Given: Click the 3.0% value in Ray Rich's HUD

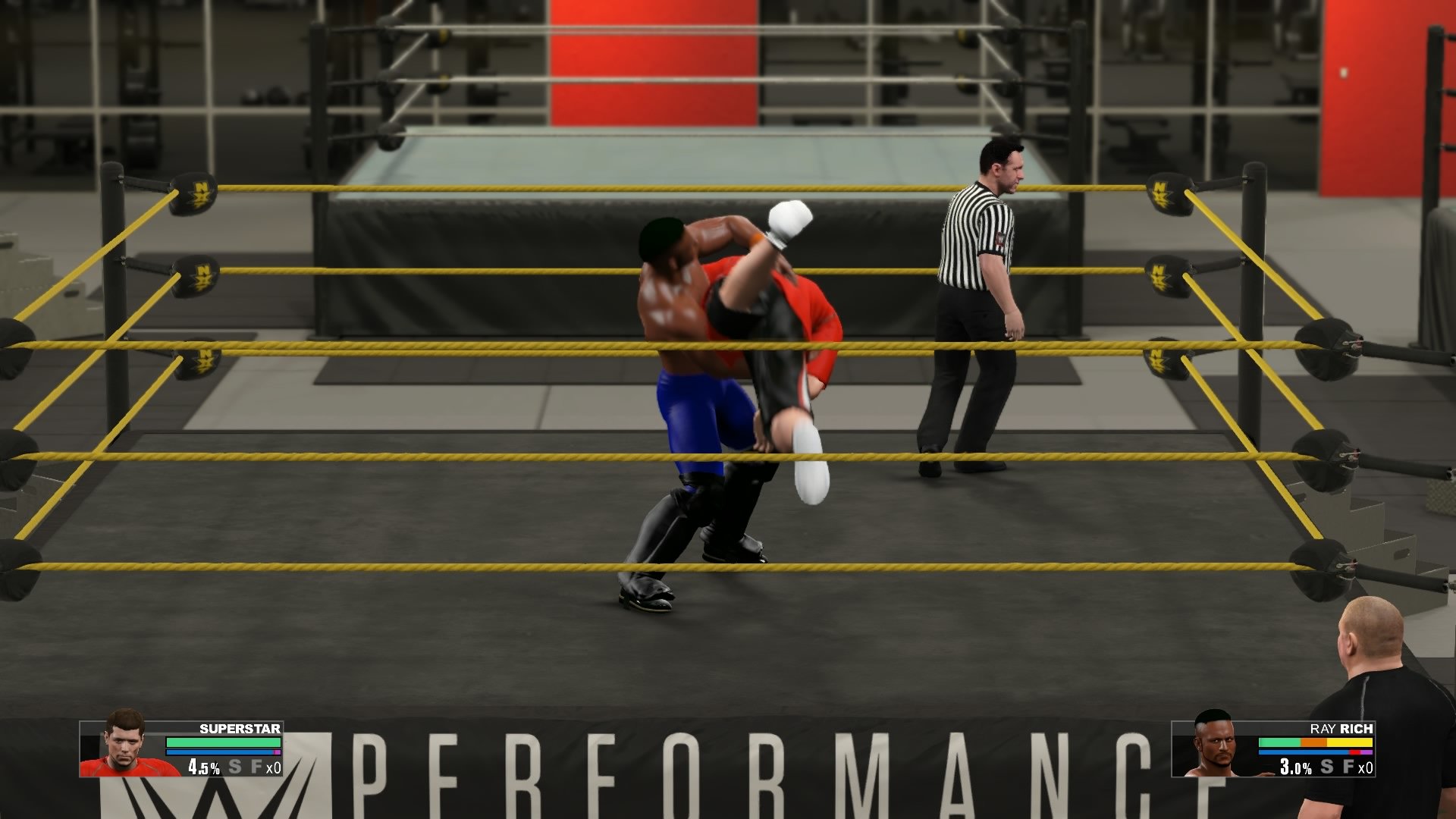Looking at the screenshot, I should pyautogui.click(x=1294, y=767).
